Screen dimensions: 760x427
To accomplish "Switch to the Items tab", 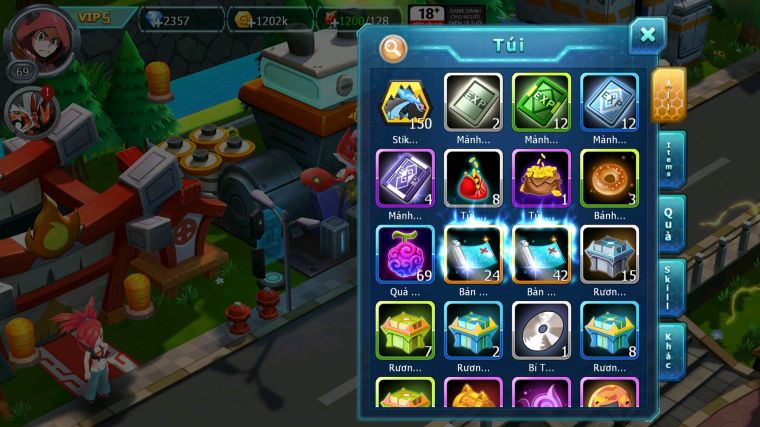I will (670, 160).
